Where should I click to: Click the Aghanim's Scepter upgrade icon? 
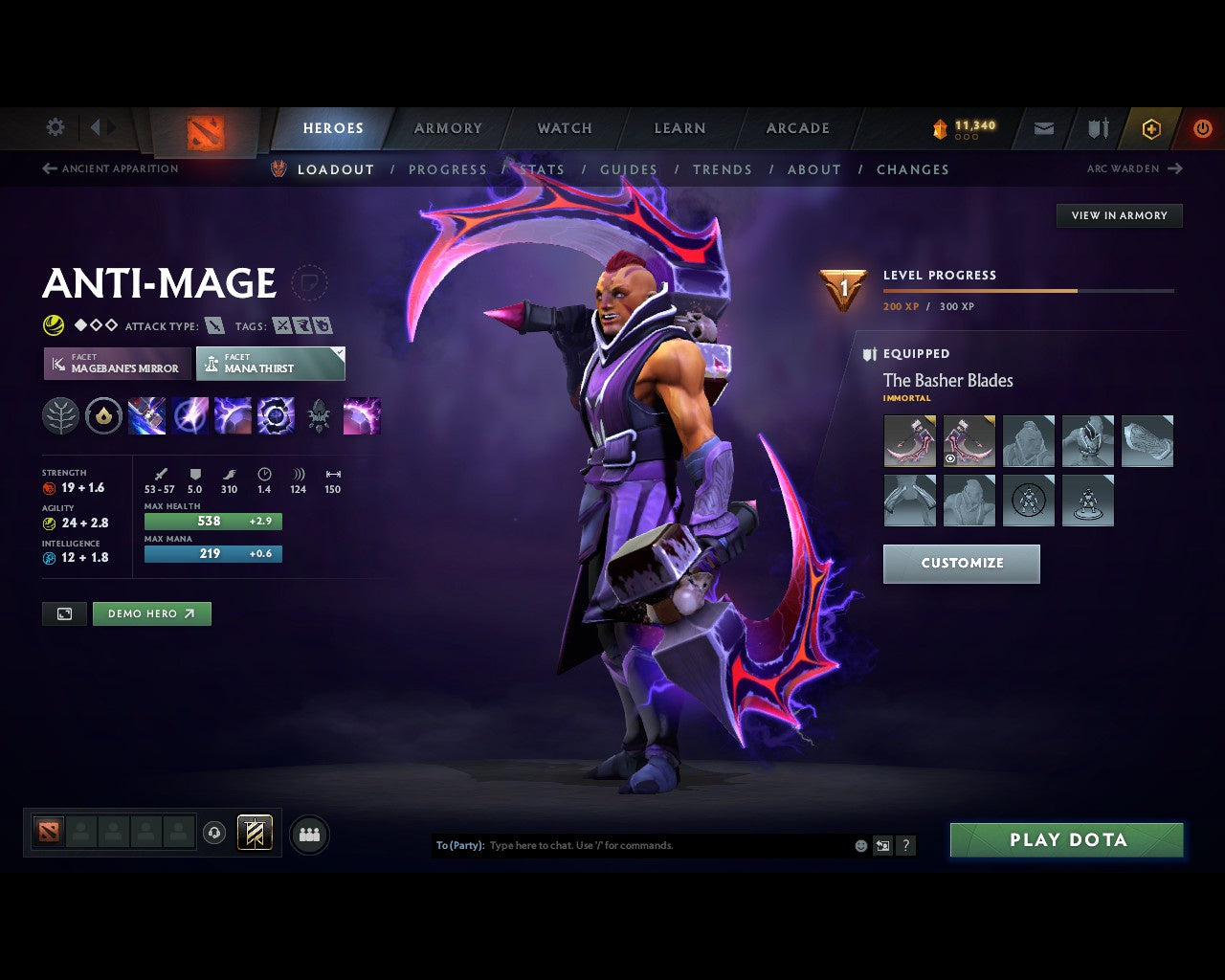pyautogui.click(x=319, y=414)
